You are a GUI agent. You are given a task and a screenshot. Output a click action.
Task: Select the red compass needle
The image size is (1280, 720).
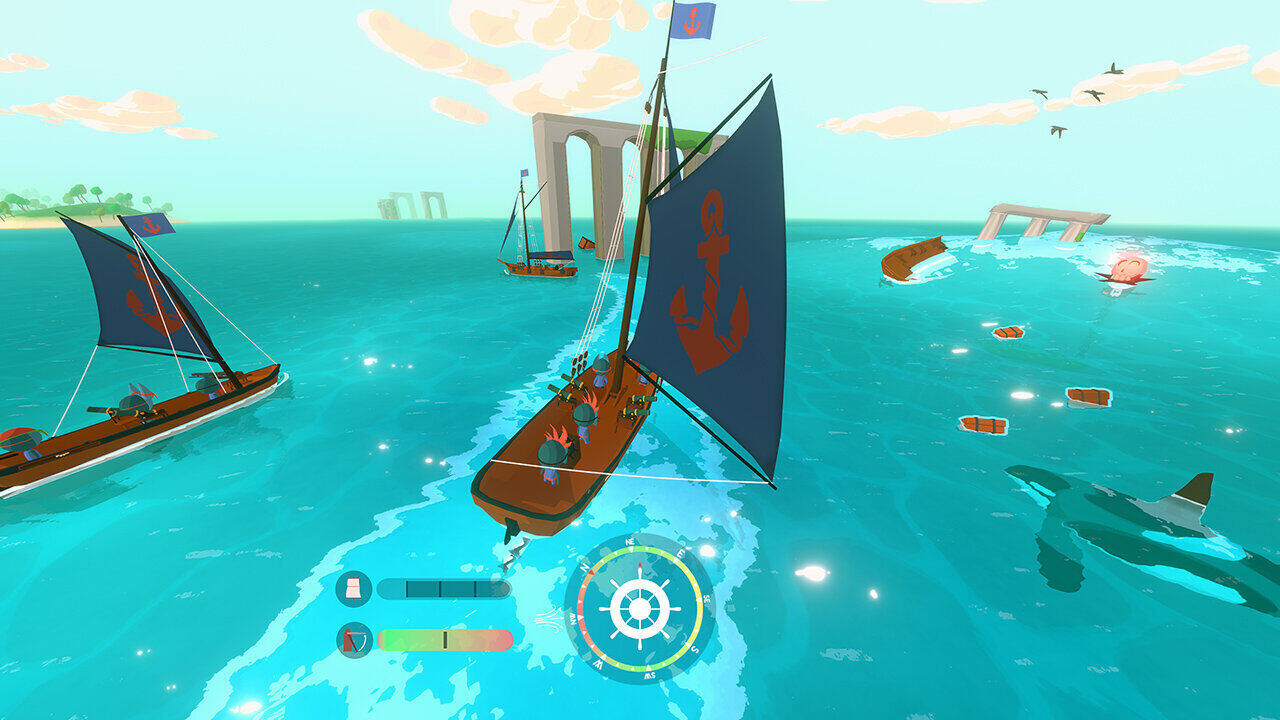tap(640, 567)
